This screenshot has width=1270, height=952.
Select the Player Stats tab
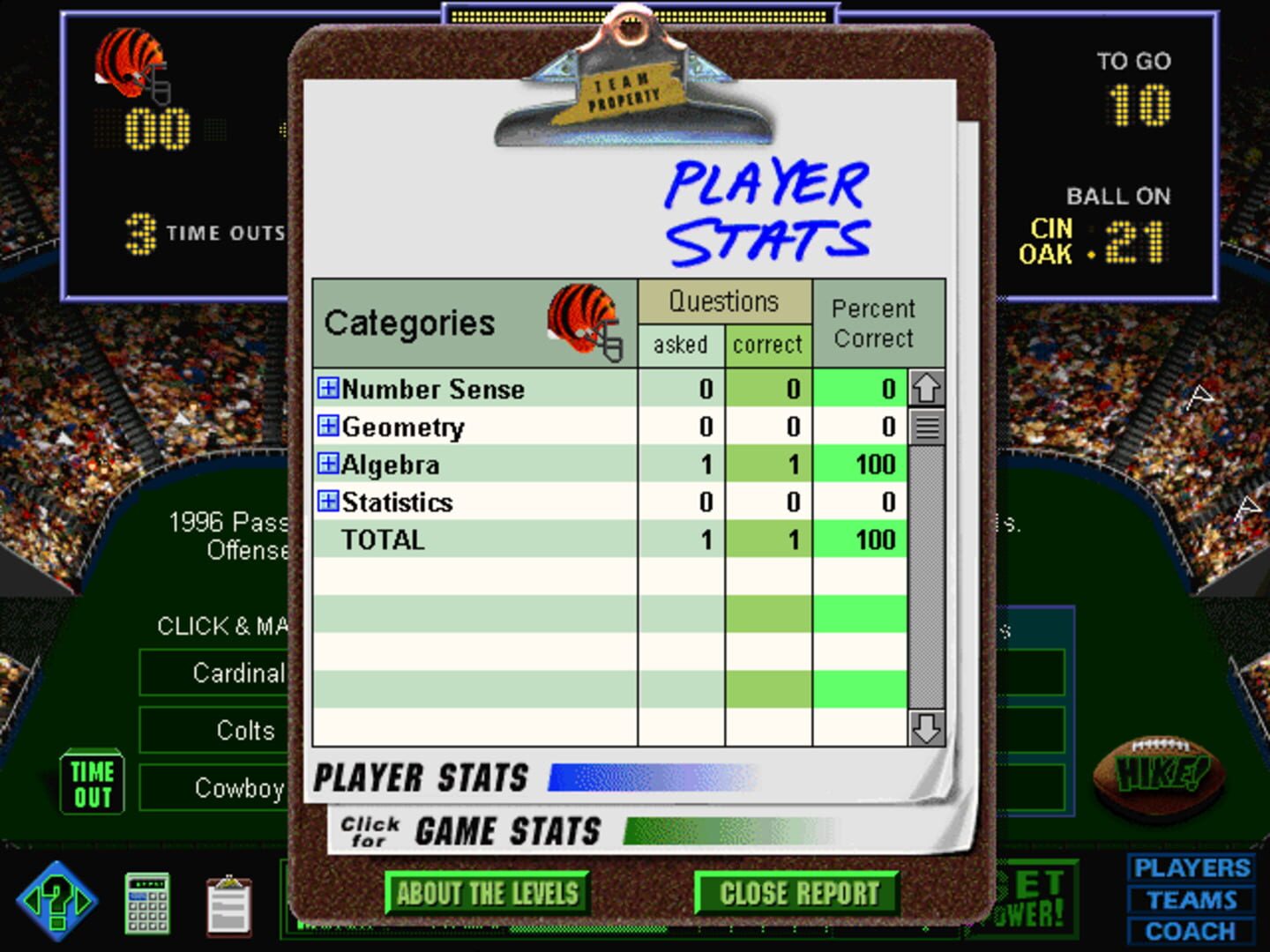point(423,777)
